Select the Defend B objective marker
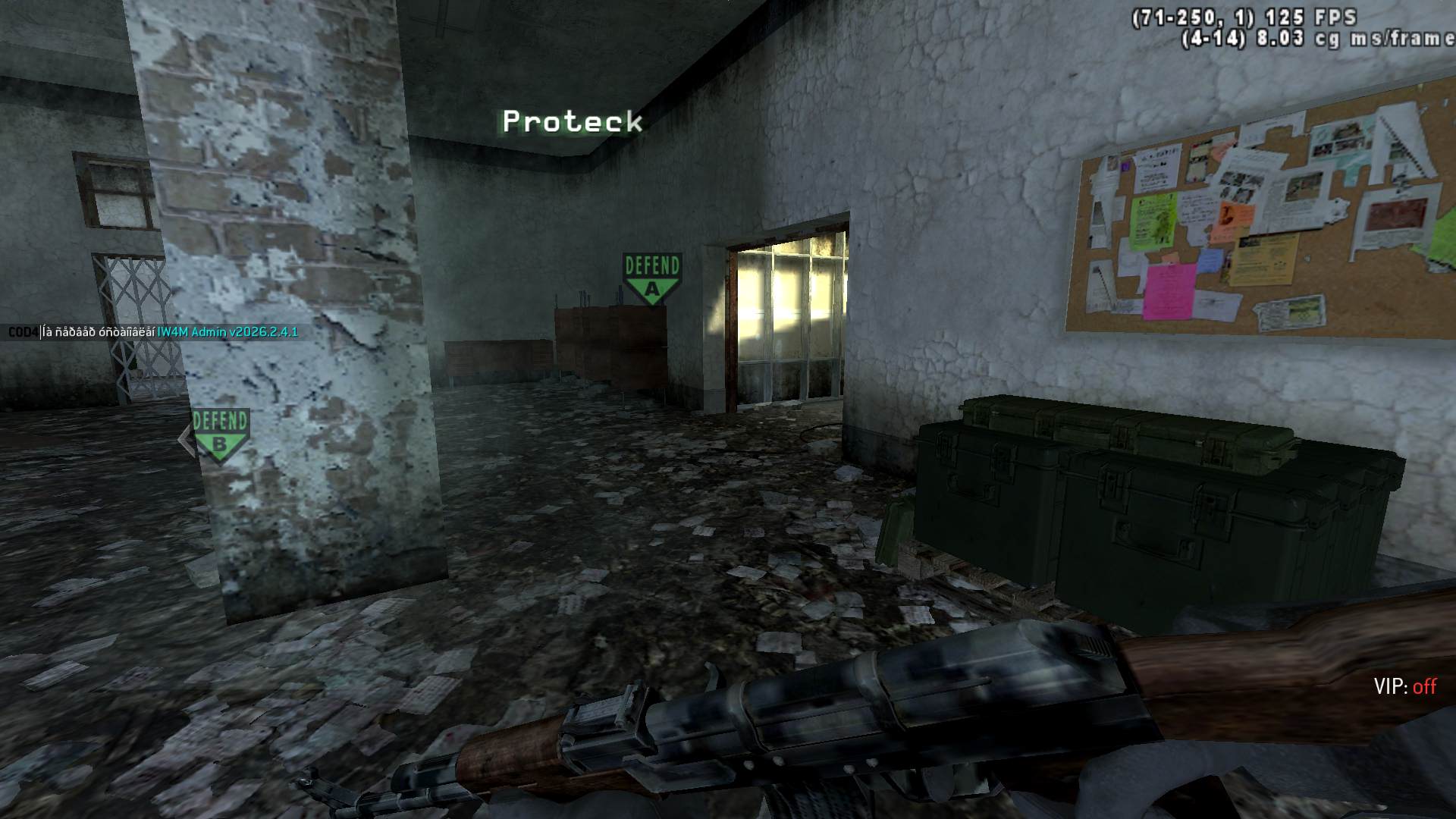 click(221, 435)
